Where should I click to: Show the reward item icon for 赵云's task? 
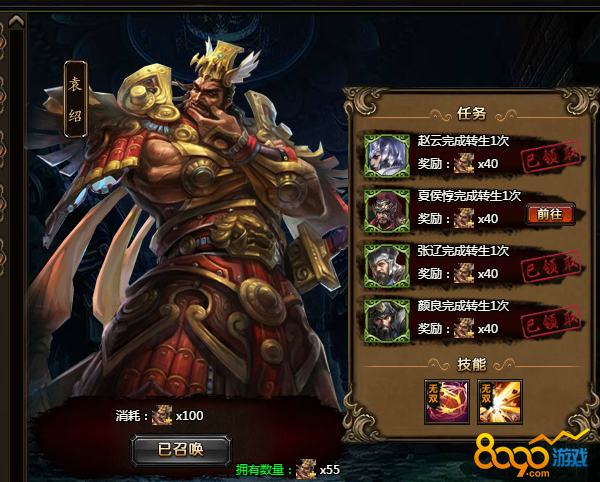click(463, 163)
